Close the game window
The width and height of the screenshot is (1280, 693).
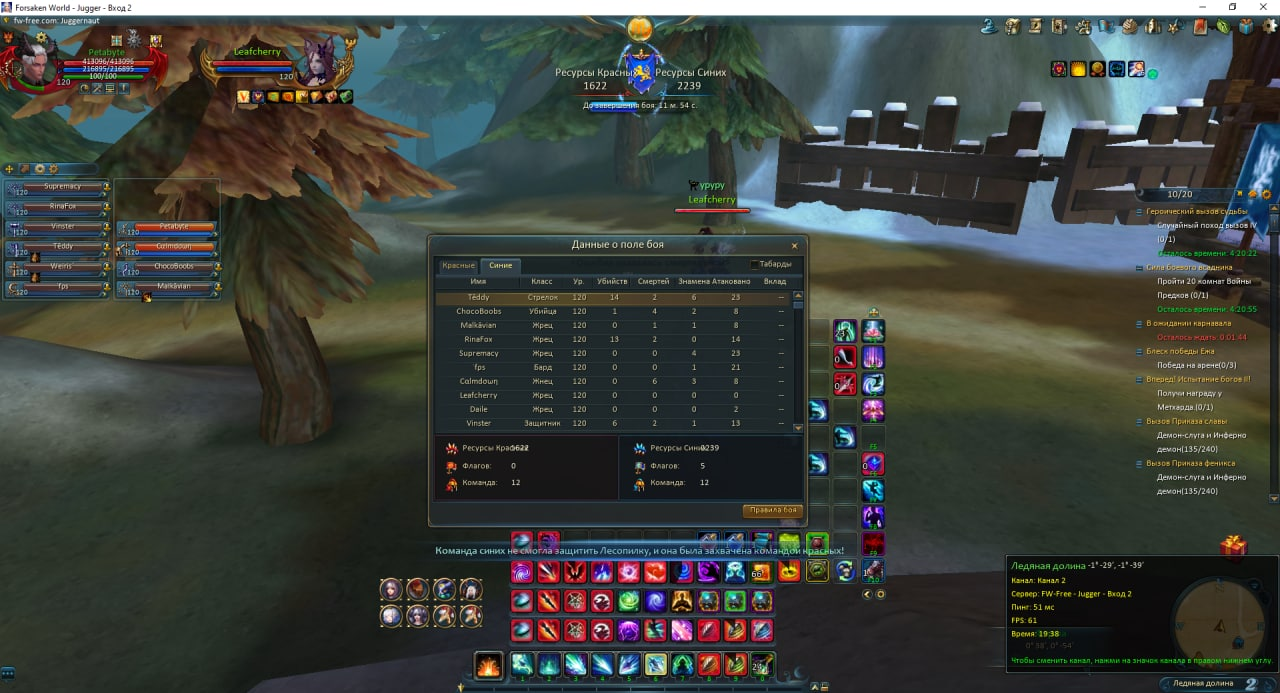(1262, 7)
